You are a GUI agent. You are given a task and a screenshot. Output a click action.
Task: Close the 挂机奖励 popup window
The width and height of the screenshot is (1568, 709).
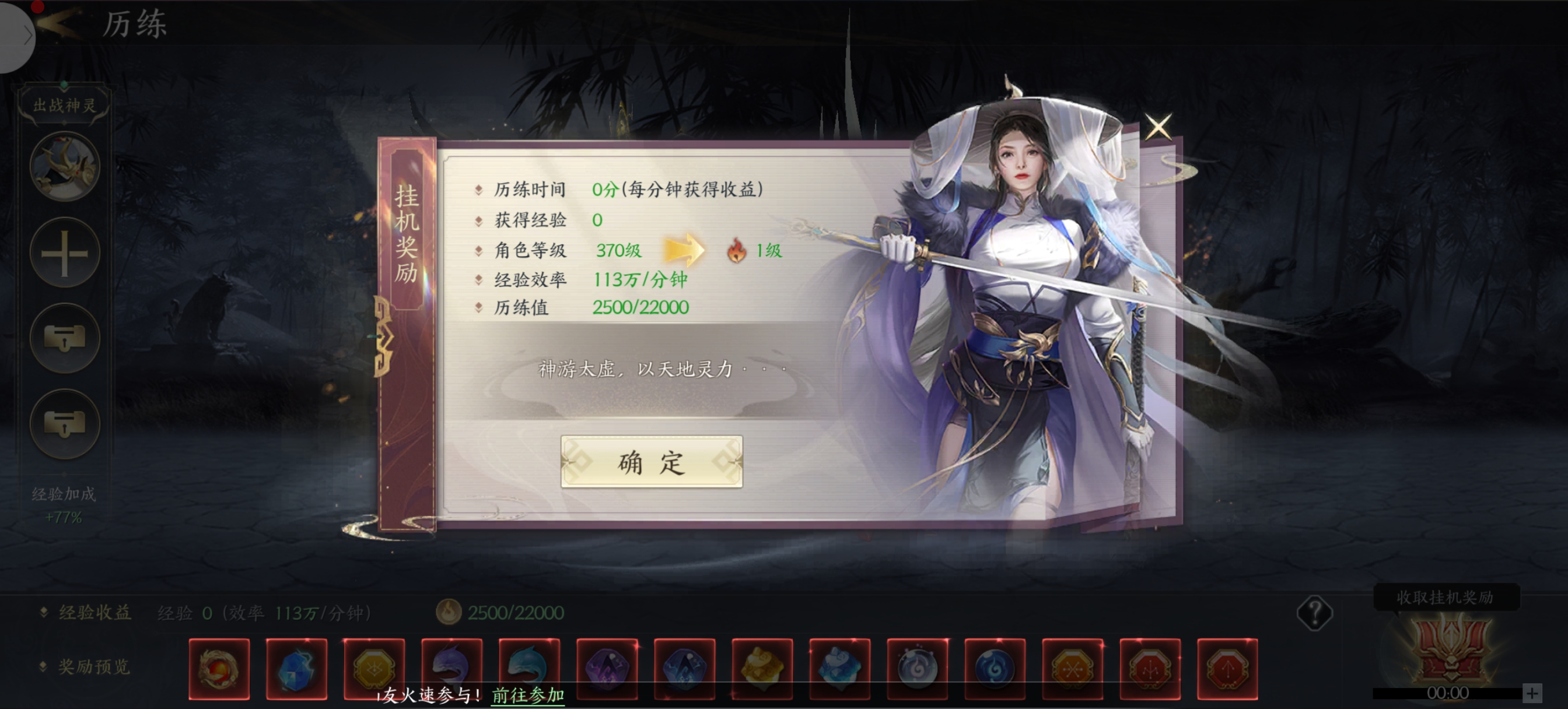1157,127
